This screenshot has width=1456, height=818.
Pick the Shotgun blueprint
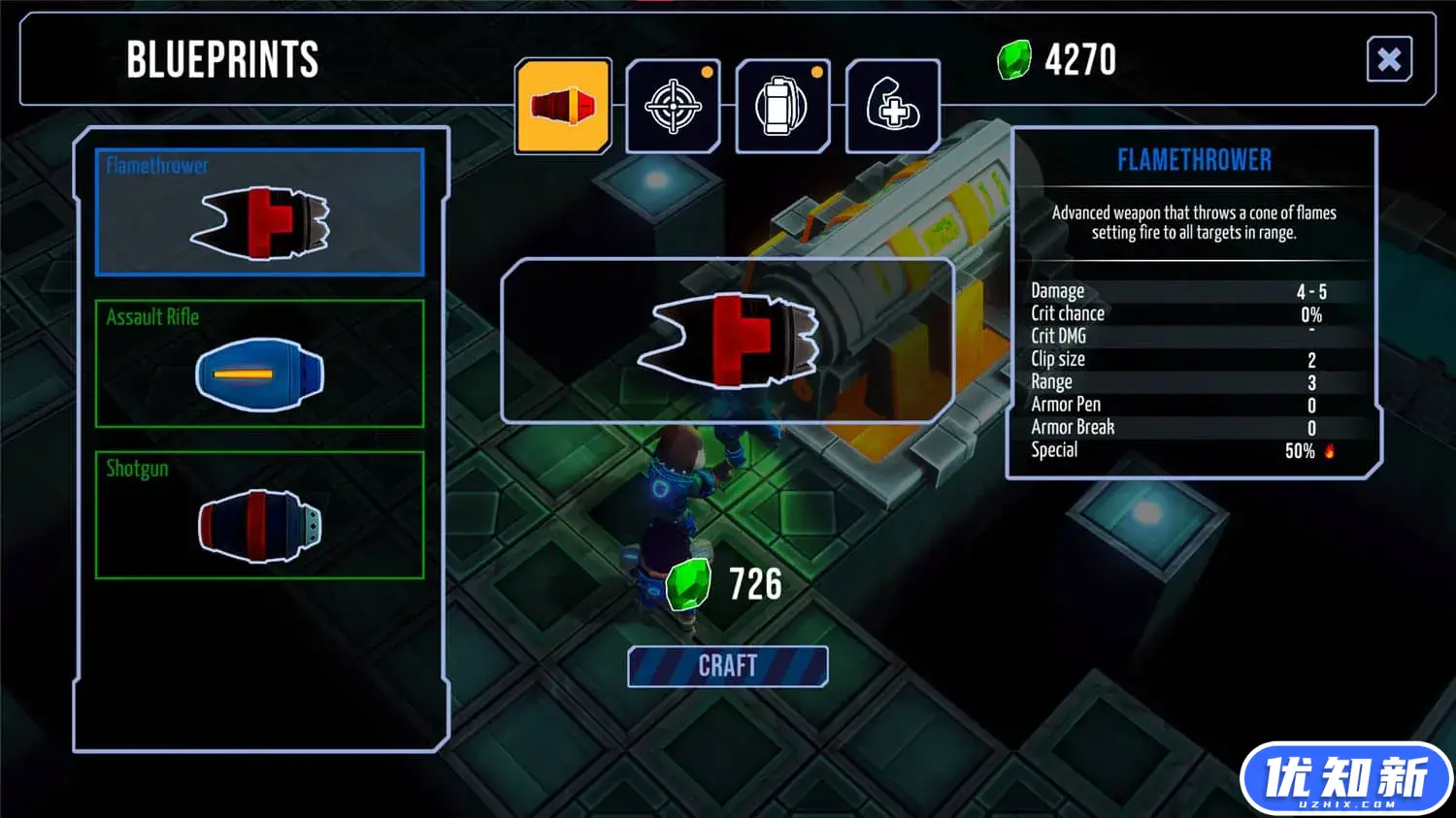point(259,515)
